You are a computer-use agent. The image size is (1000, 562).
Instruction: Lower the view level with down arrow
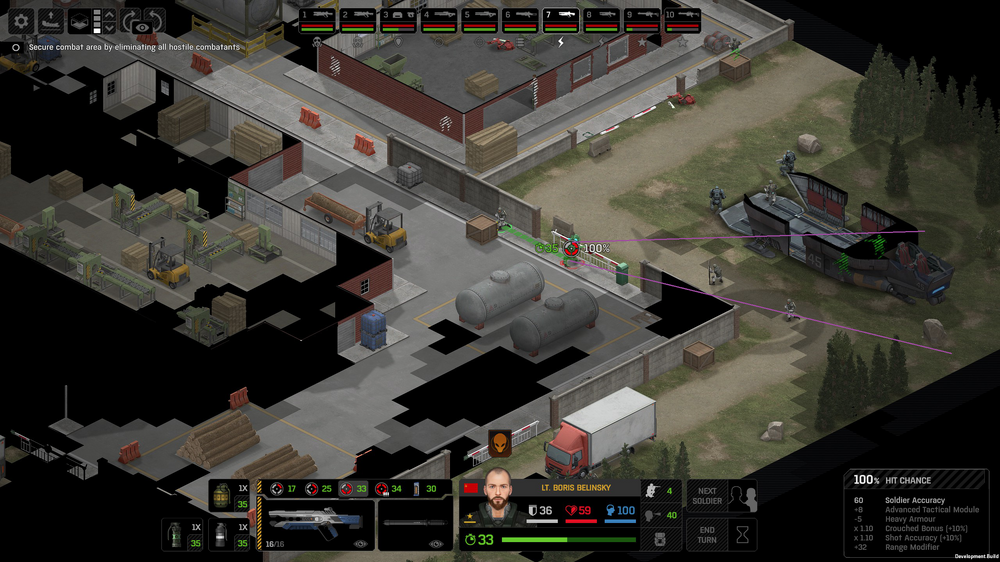[x=109, y=28]
